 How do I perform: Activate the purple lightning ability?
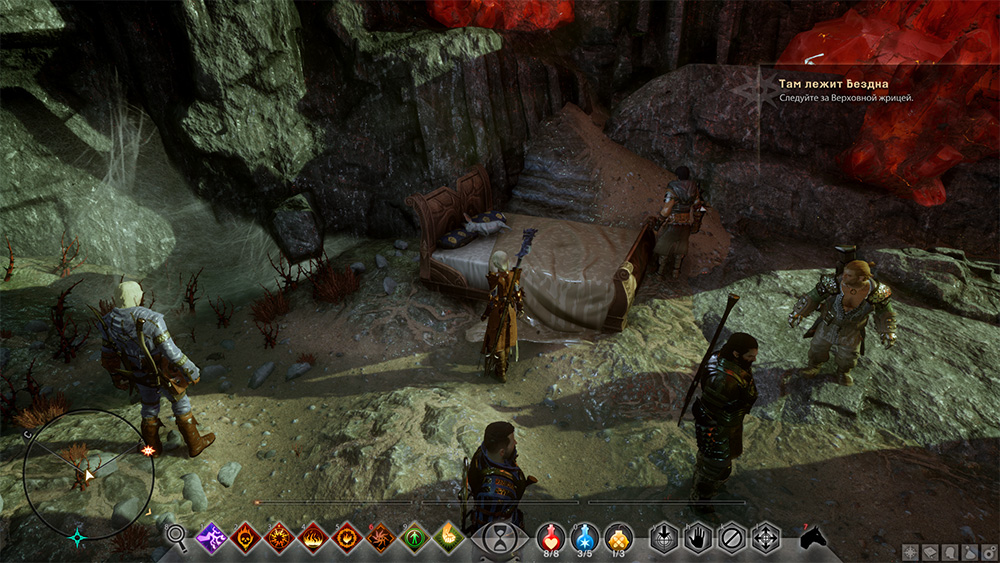pyautogui.click(x=212, y=538)
